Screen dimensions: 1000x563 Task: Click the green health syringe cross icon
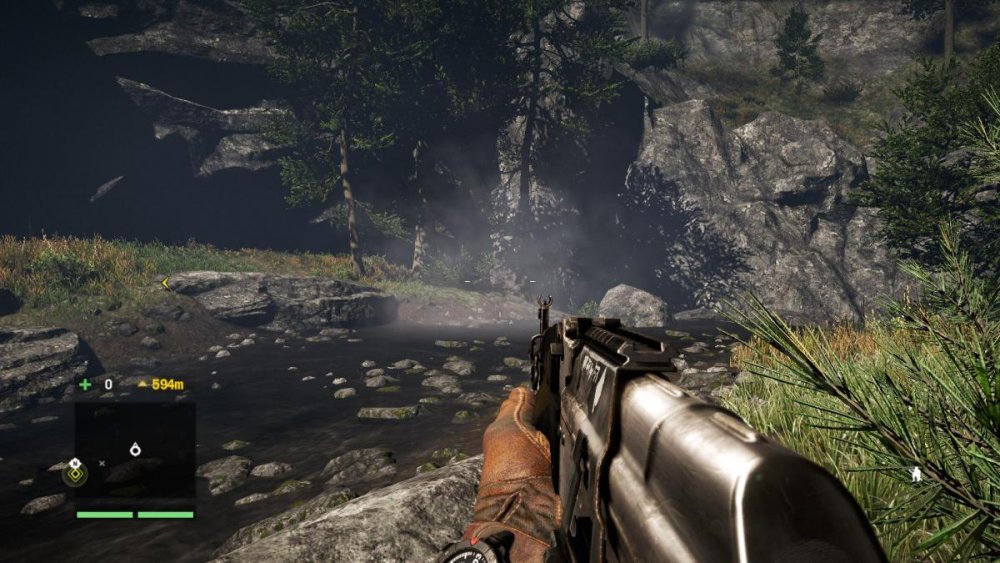coord(85,383)
